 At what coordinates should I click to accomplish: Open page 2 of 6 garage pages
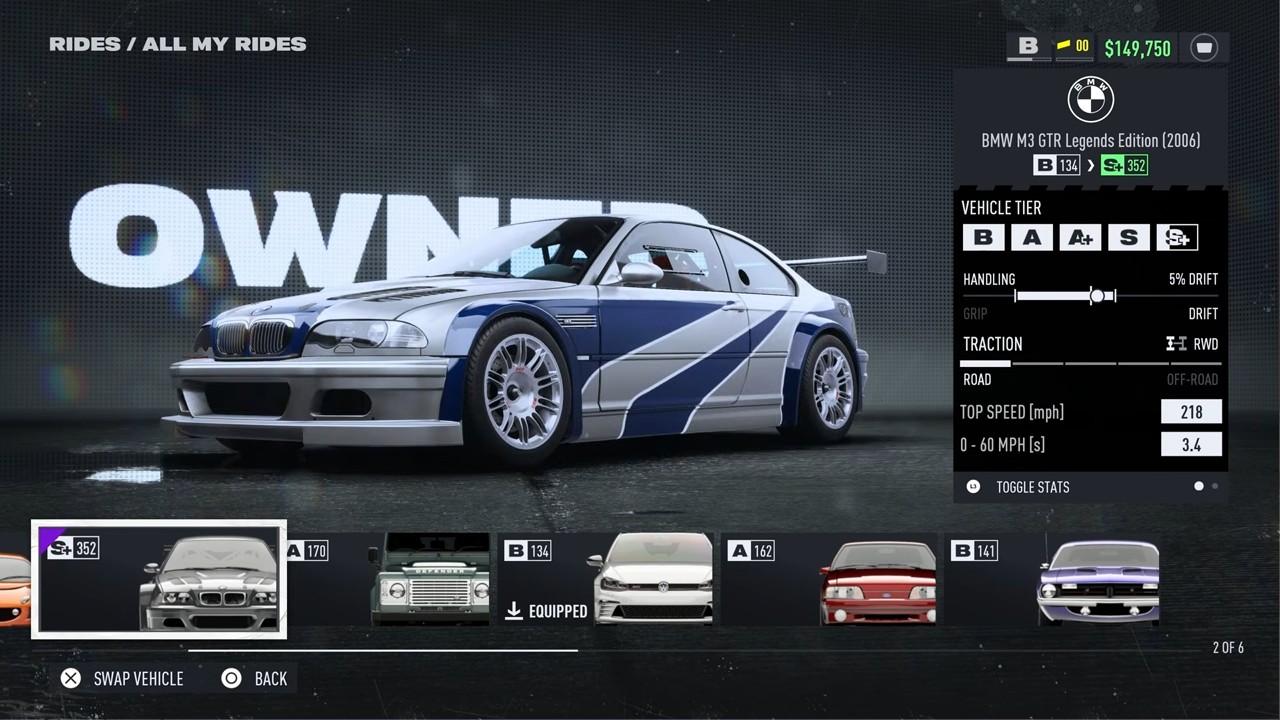[1228, 648]
